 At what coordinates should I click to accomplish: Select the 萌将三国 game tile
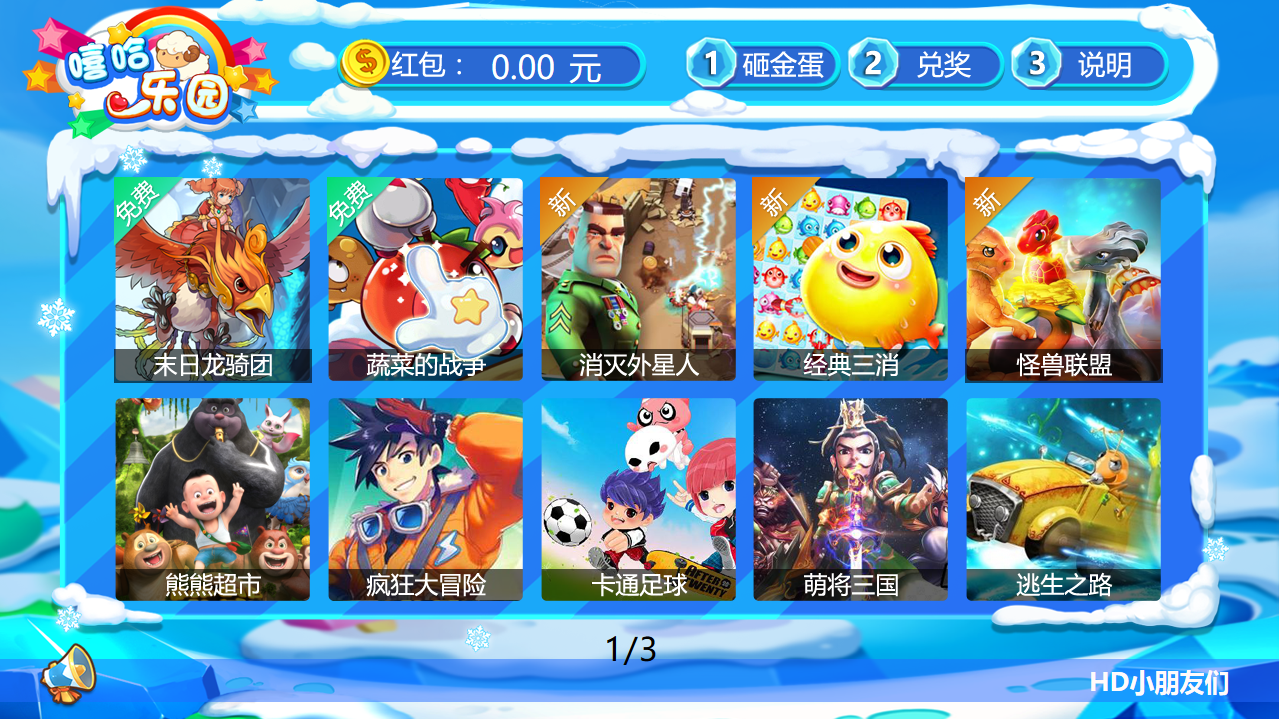pos(850,499)
